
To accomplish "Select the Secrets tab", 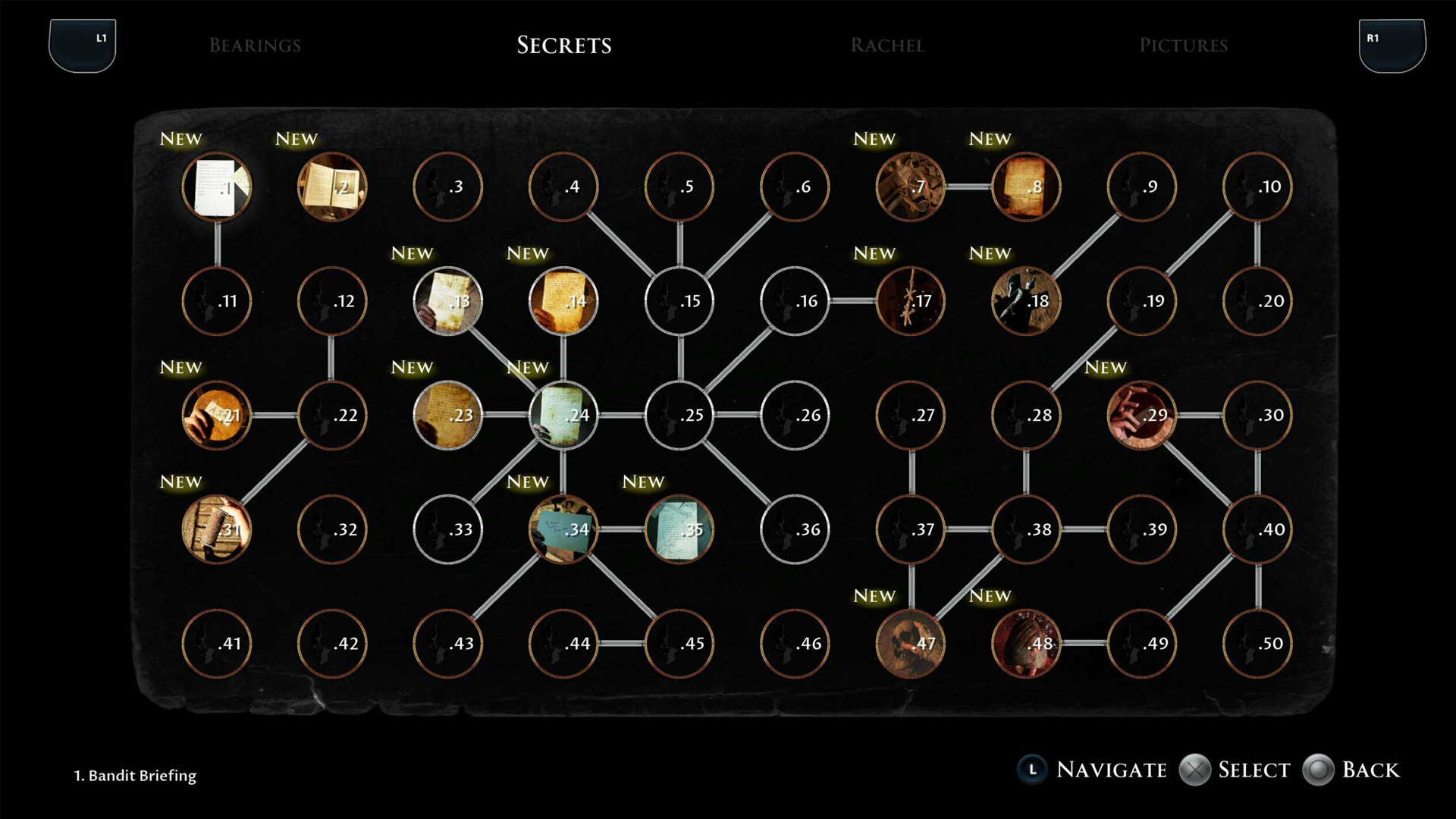I will 564,45.
